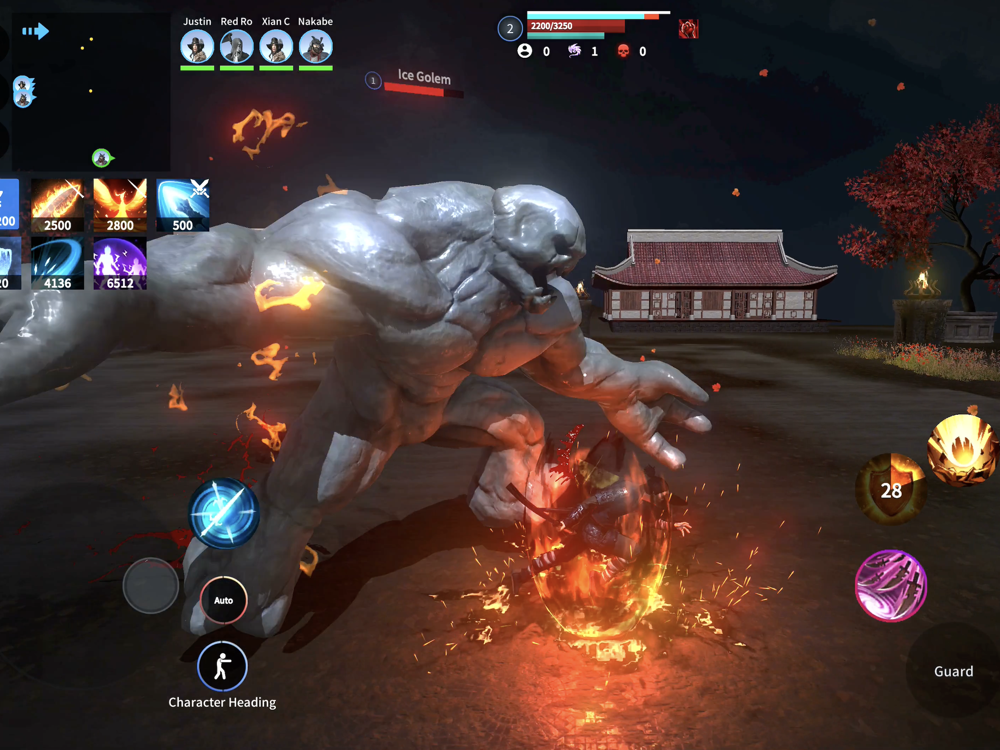
Task: Toggle the Auto battle button
Action: pos(224,600)
